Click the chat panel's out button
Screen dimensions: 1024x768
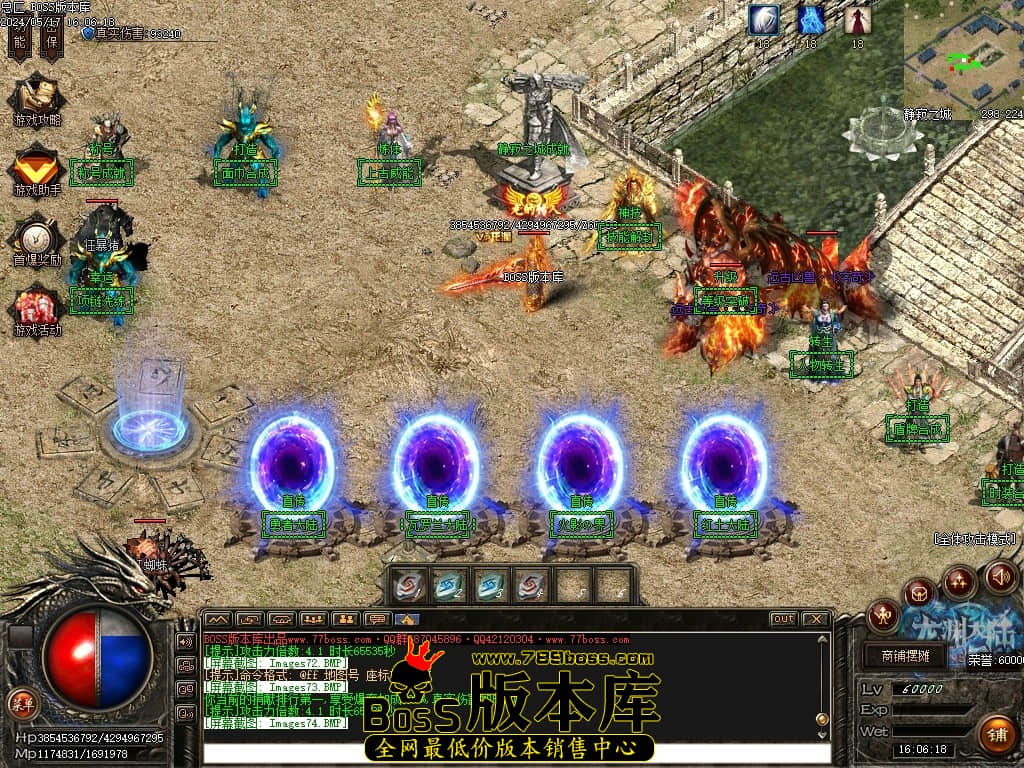(x=783, y=619)
